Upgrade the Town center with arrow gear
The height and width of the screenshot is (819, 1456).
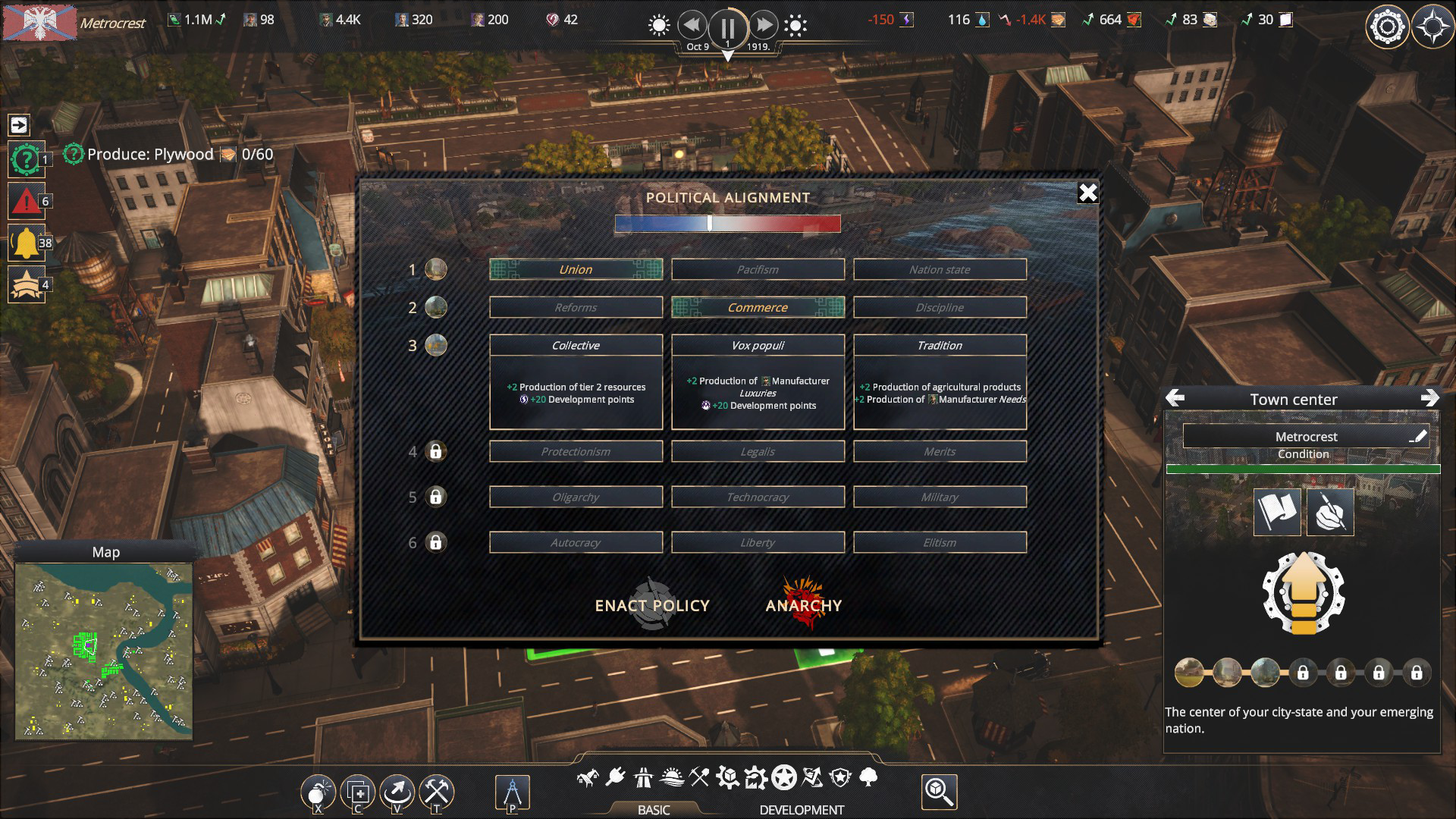click(1303, 593)
